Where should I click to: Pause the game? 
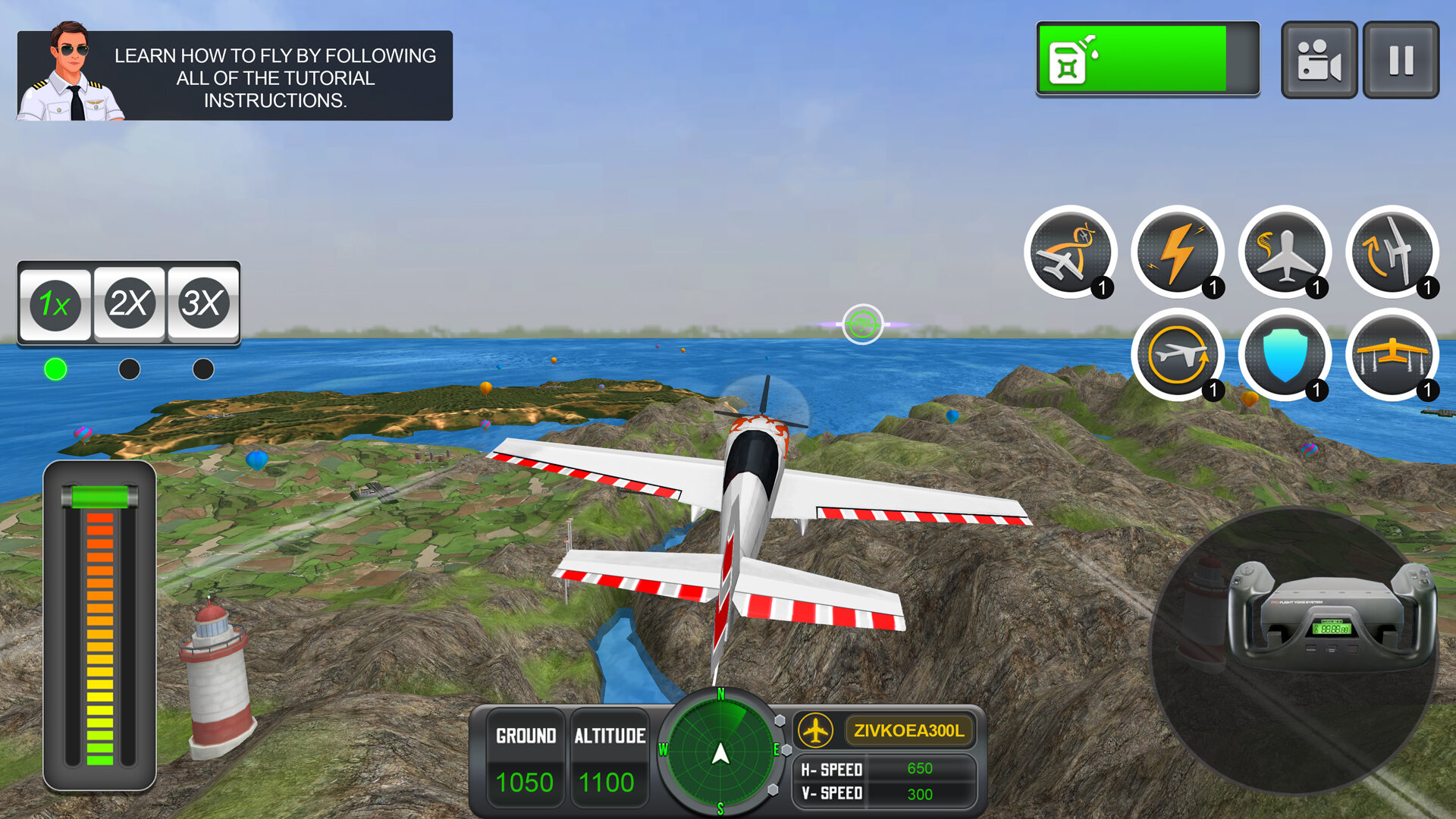coord(1401,60)
